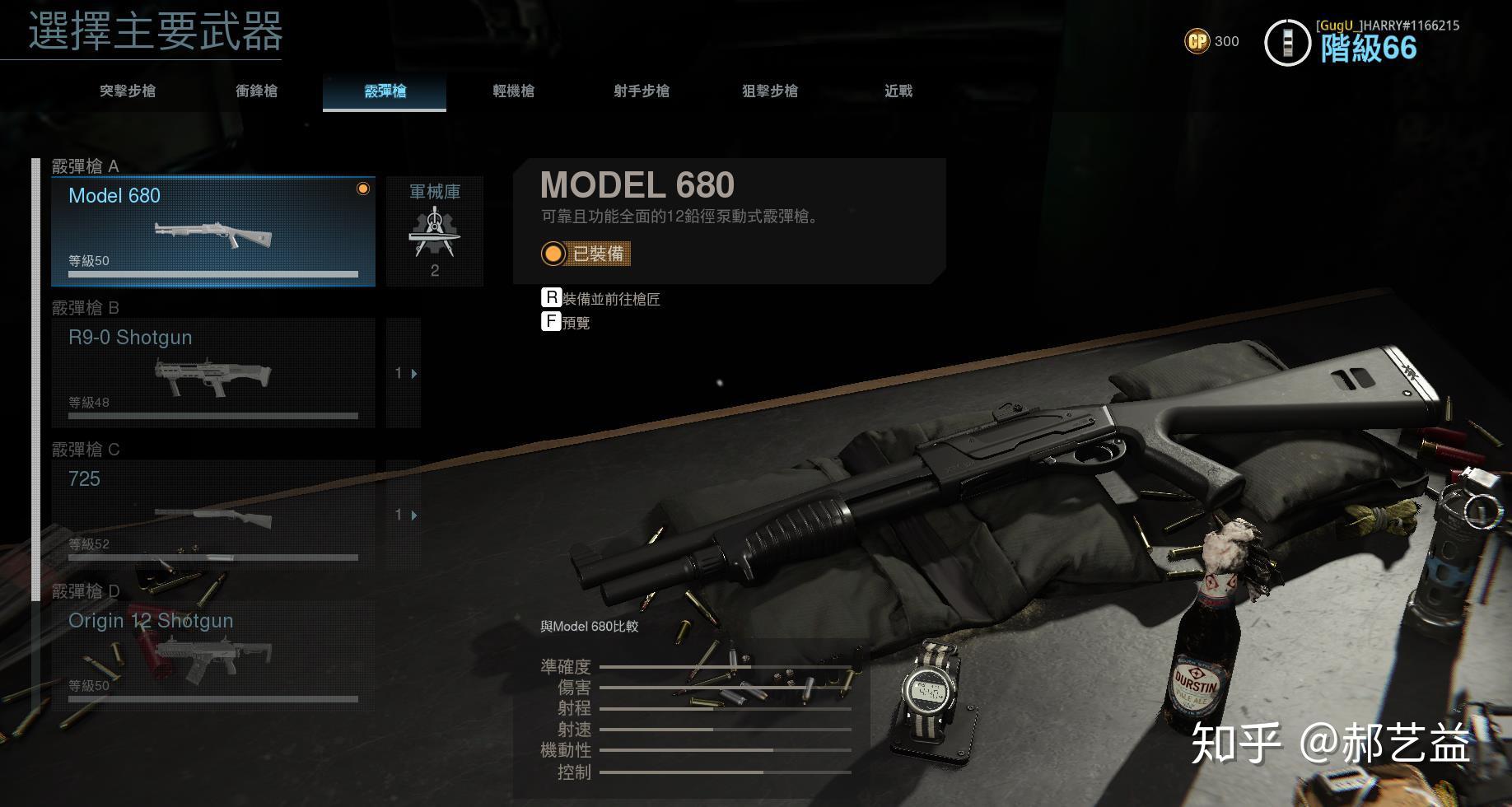Click the blueprint count badge under the Armory icon

click(x=435, y=270)
